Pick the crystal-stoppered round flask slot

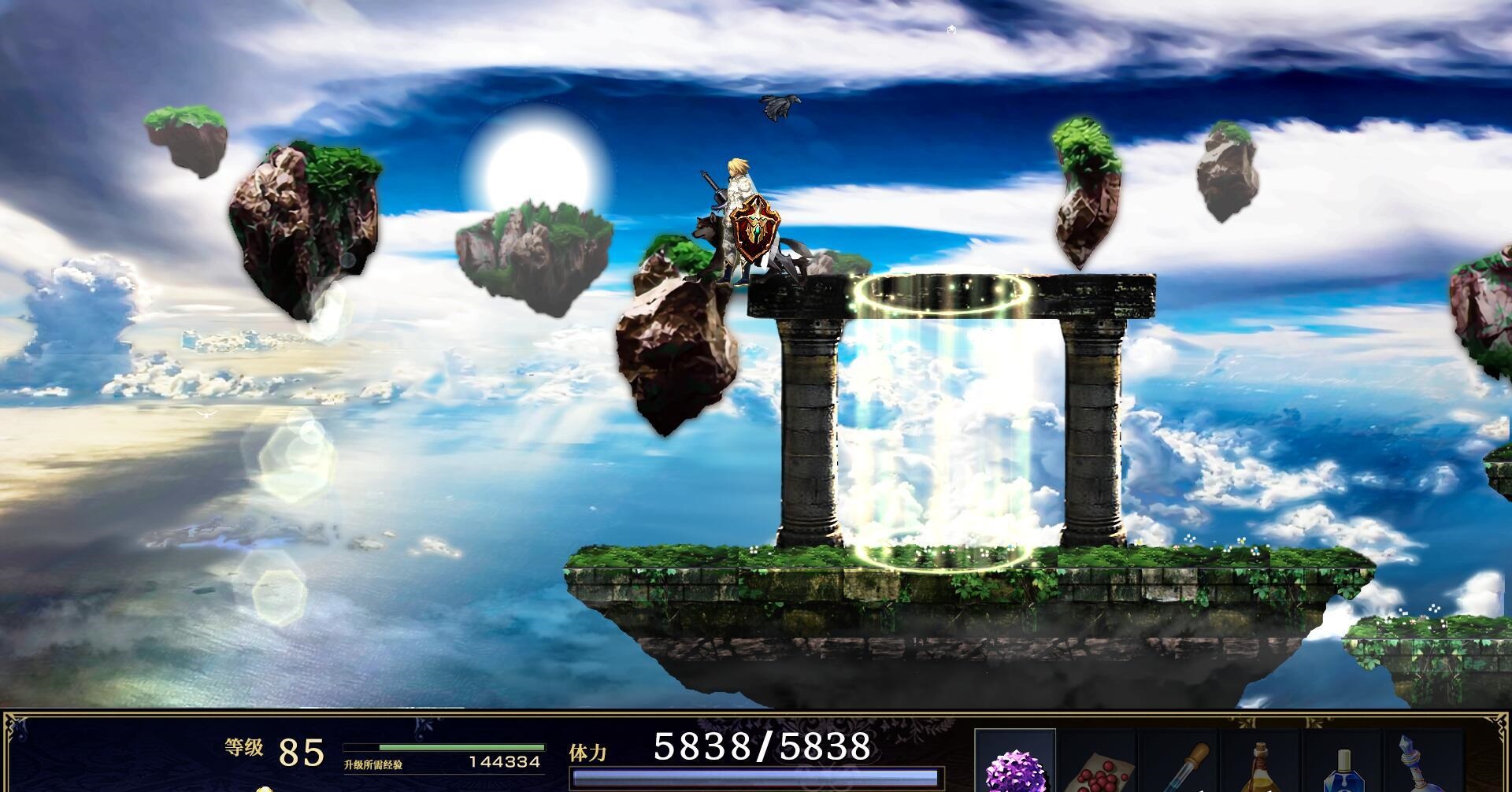pyautogui.click(x=1422, y=768)
